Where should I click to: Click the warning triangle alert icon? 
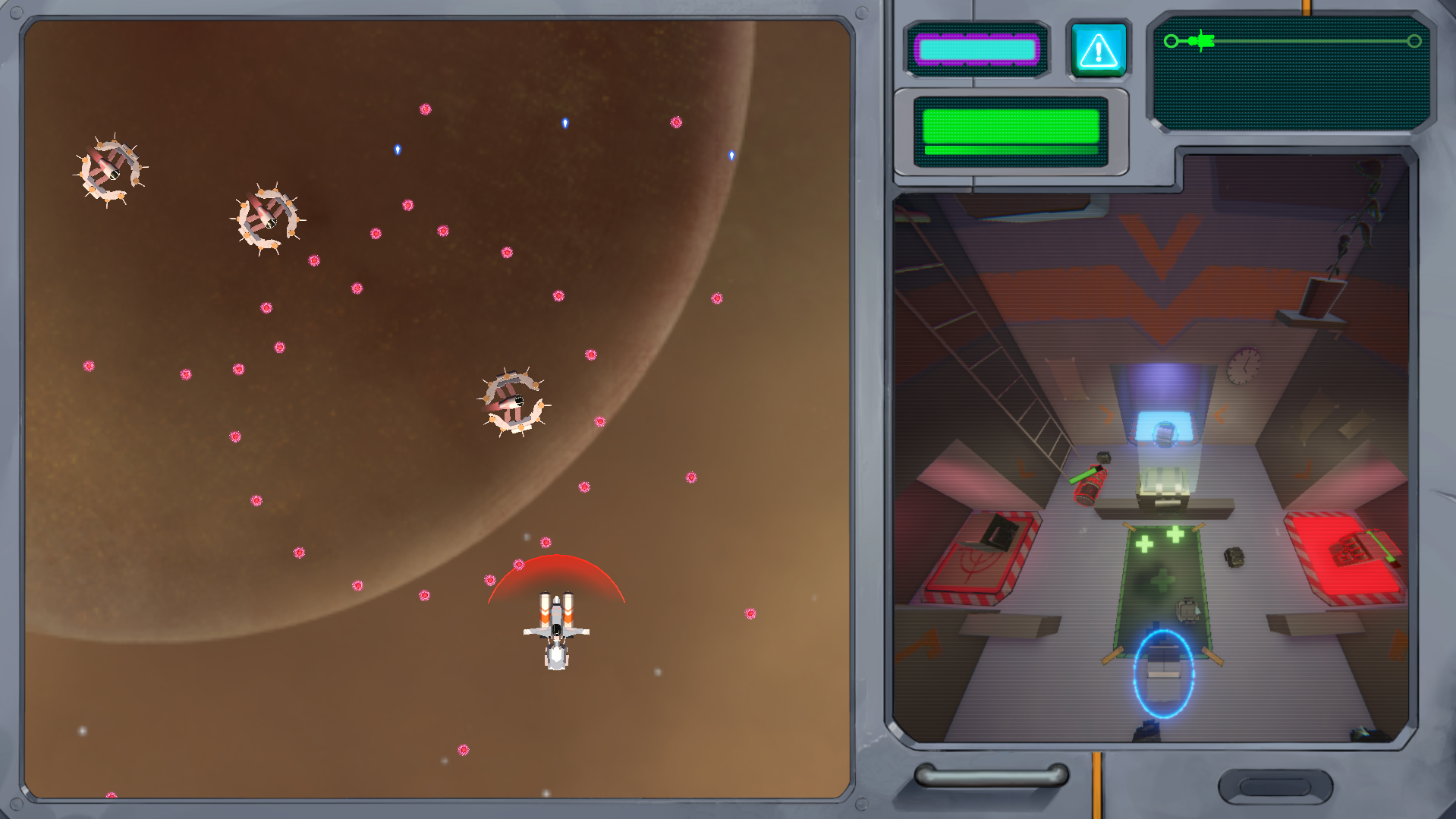pyautogui.click(x=1098, y=50)
